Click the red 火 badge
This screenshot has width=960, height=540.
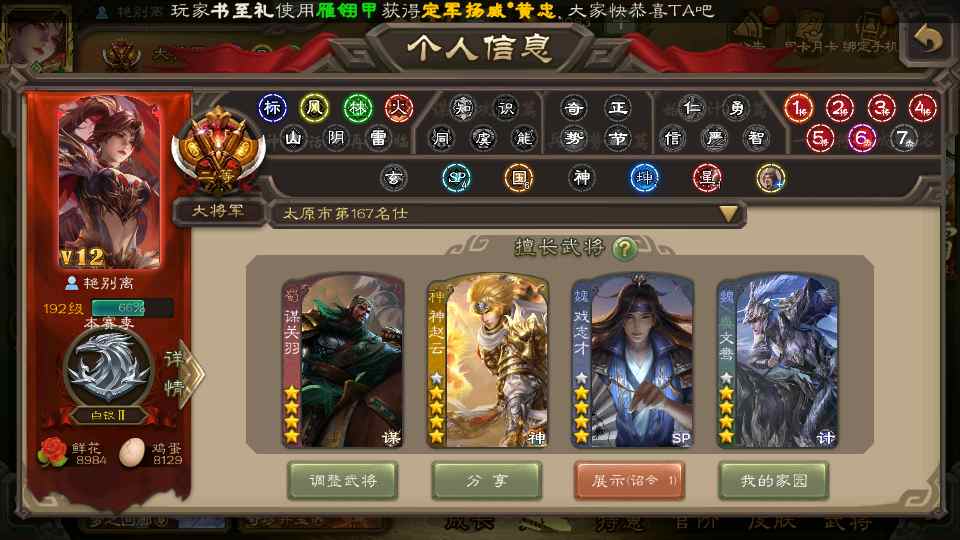click(x=399, y=107)
